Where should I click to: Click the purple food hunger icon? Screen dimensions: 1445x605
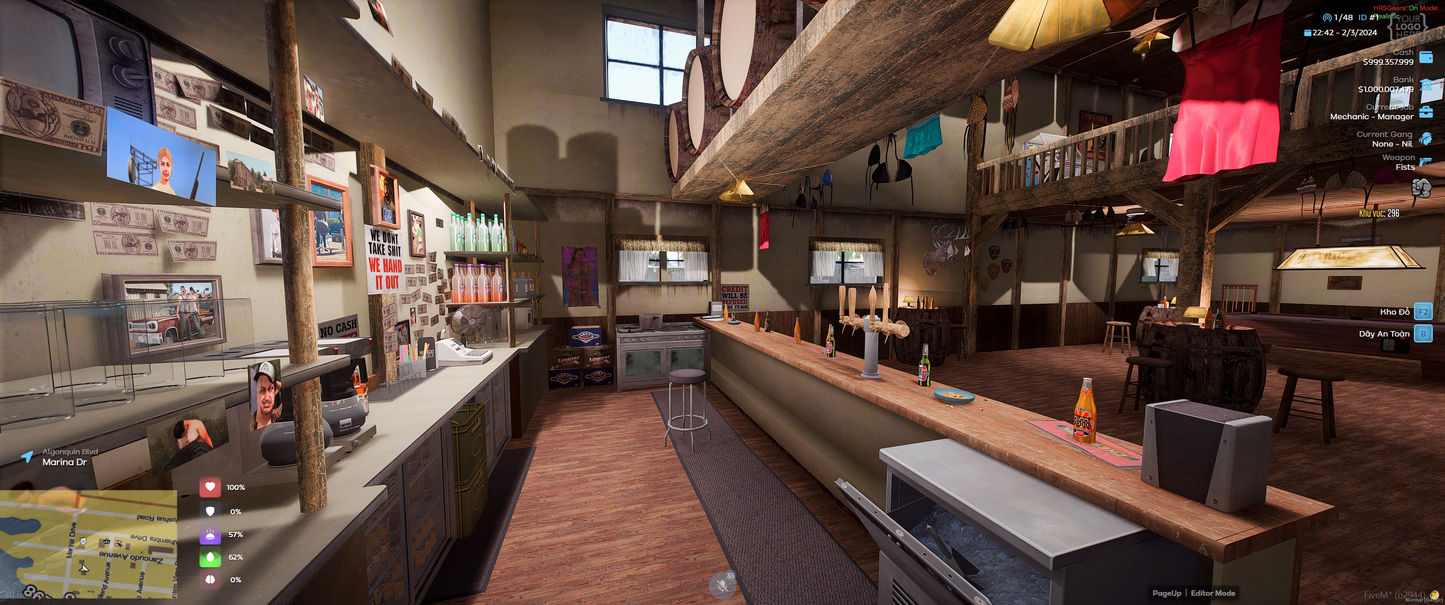pyautogui.click(x=210, y=534)
